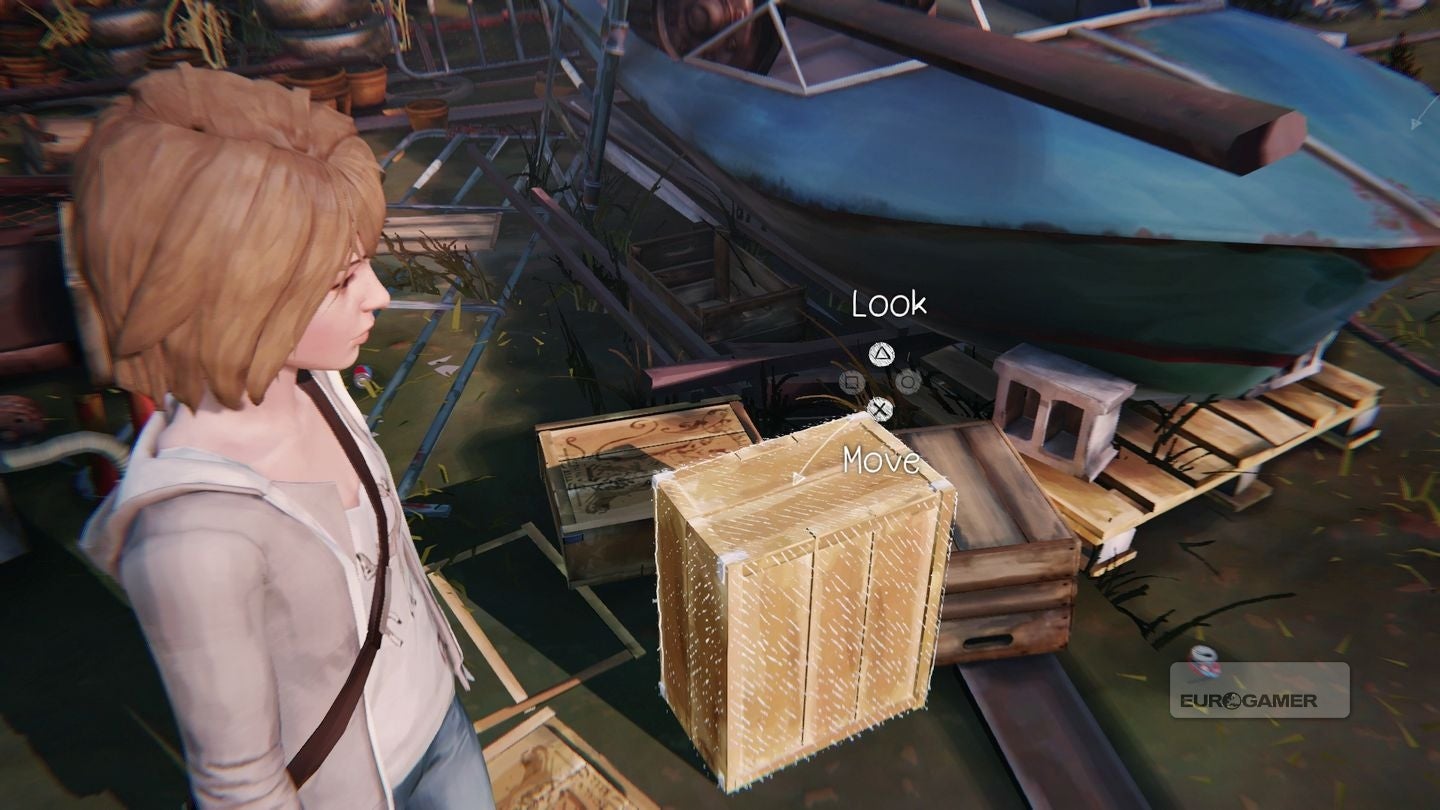Click the Triangle button prompt icon
The width and height of the screenshot is (1440, 810).
pyautogui.click(x=882, y=354)
